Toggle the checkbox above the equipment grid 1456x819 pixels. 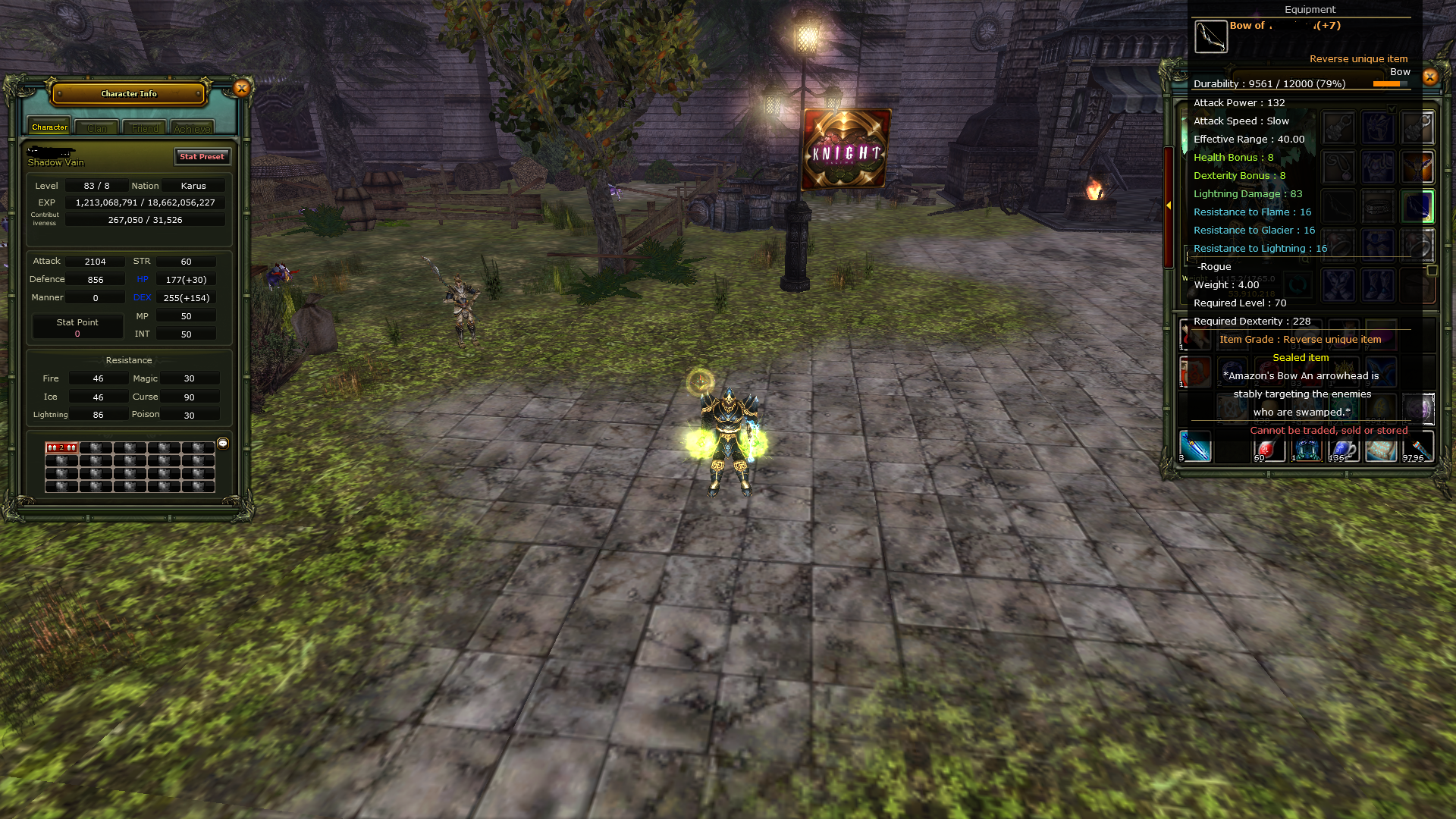tap(1391, 109)
